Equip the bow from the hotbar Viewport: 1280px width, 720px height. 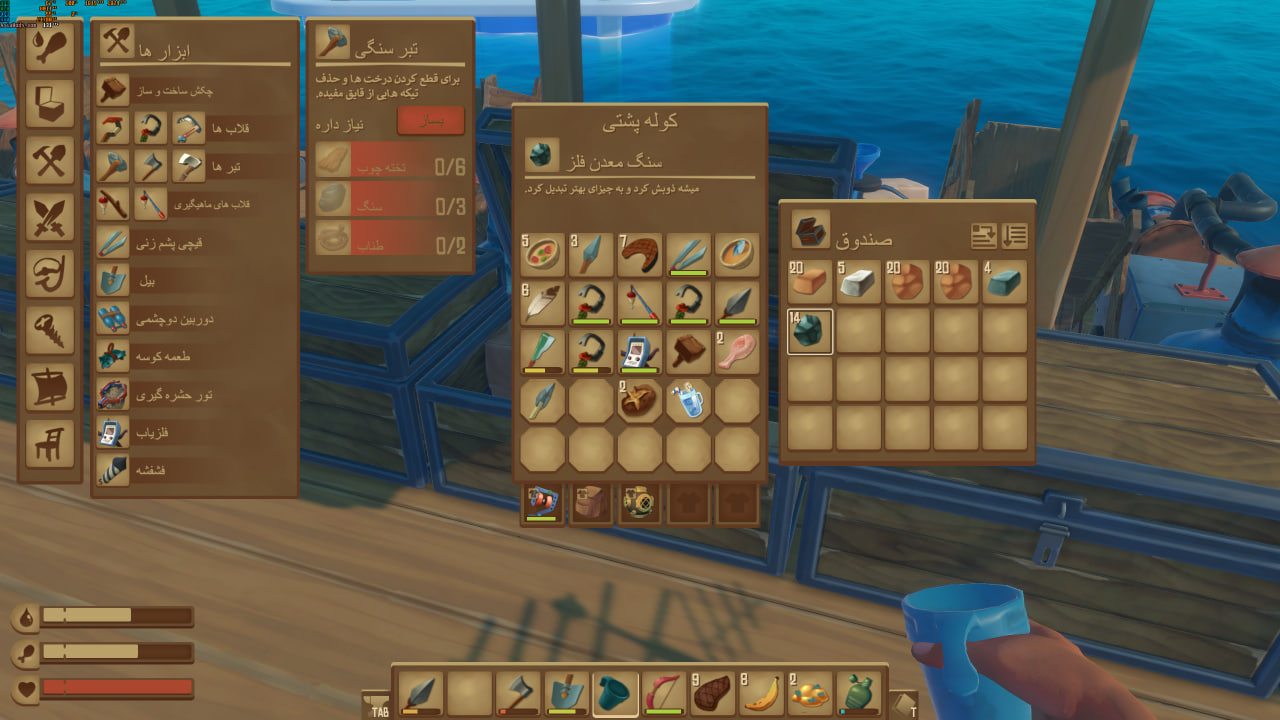click(664, 694)
